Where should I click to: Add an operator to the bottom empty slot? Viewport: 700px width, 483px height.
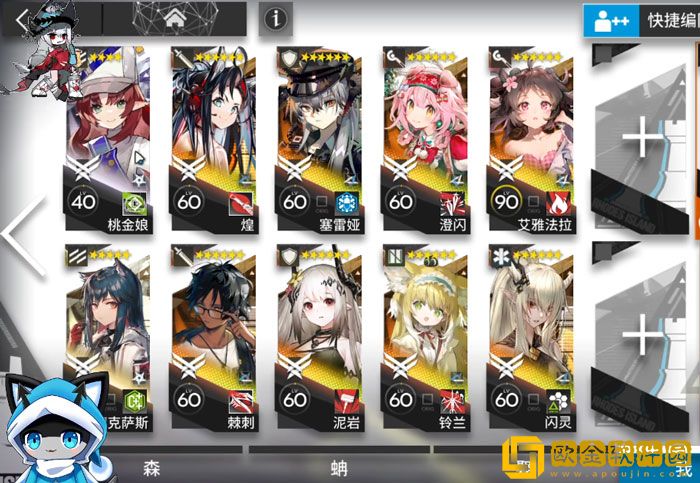[x=643, y=337]
